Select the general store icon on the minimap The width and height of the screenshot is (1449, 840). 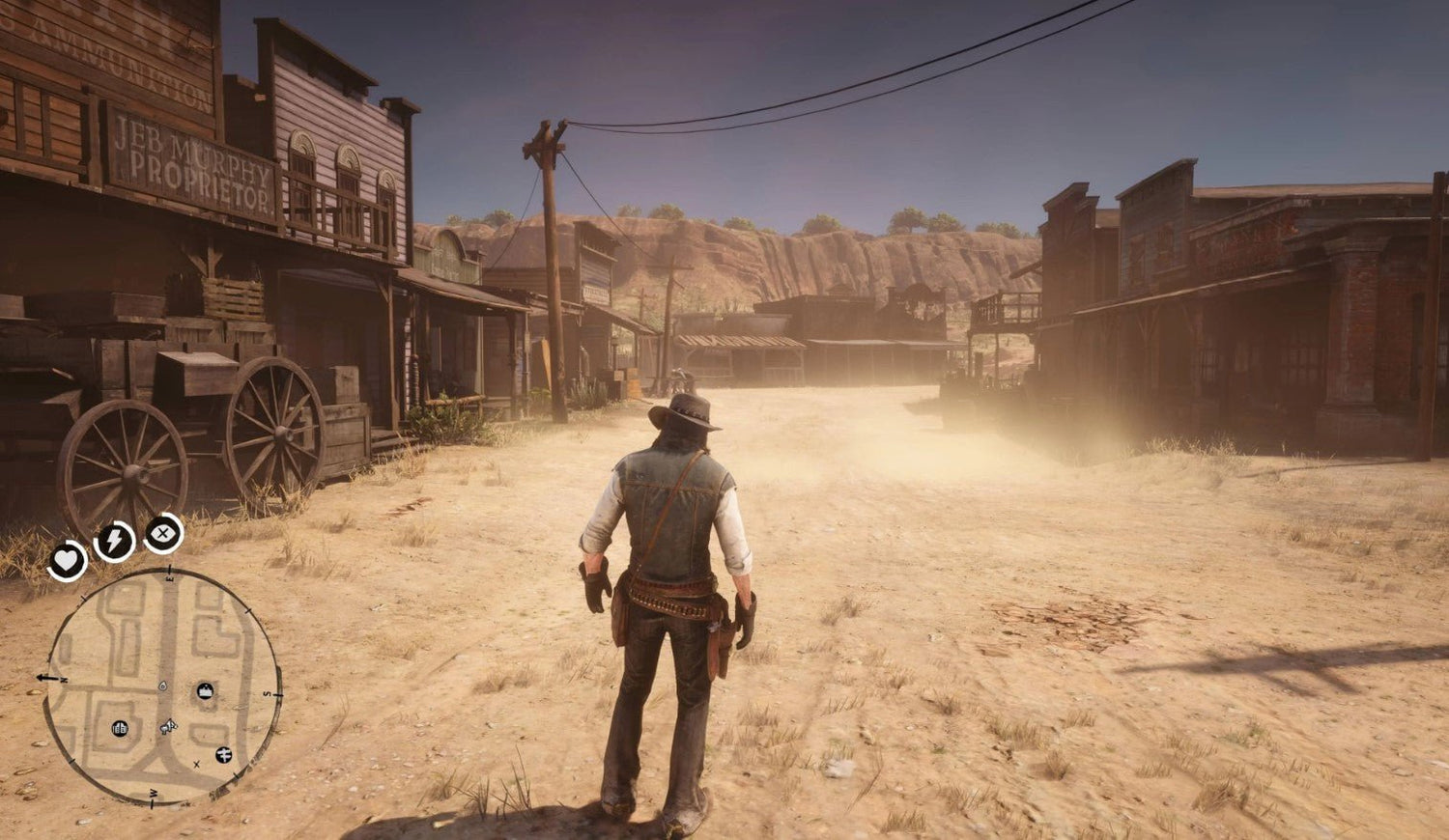point(120,728)
